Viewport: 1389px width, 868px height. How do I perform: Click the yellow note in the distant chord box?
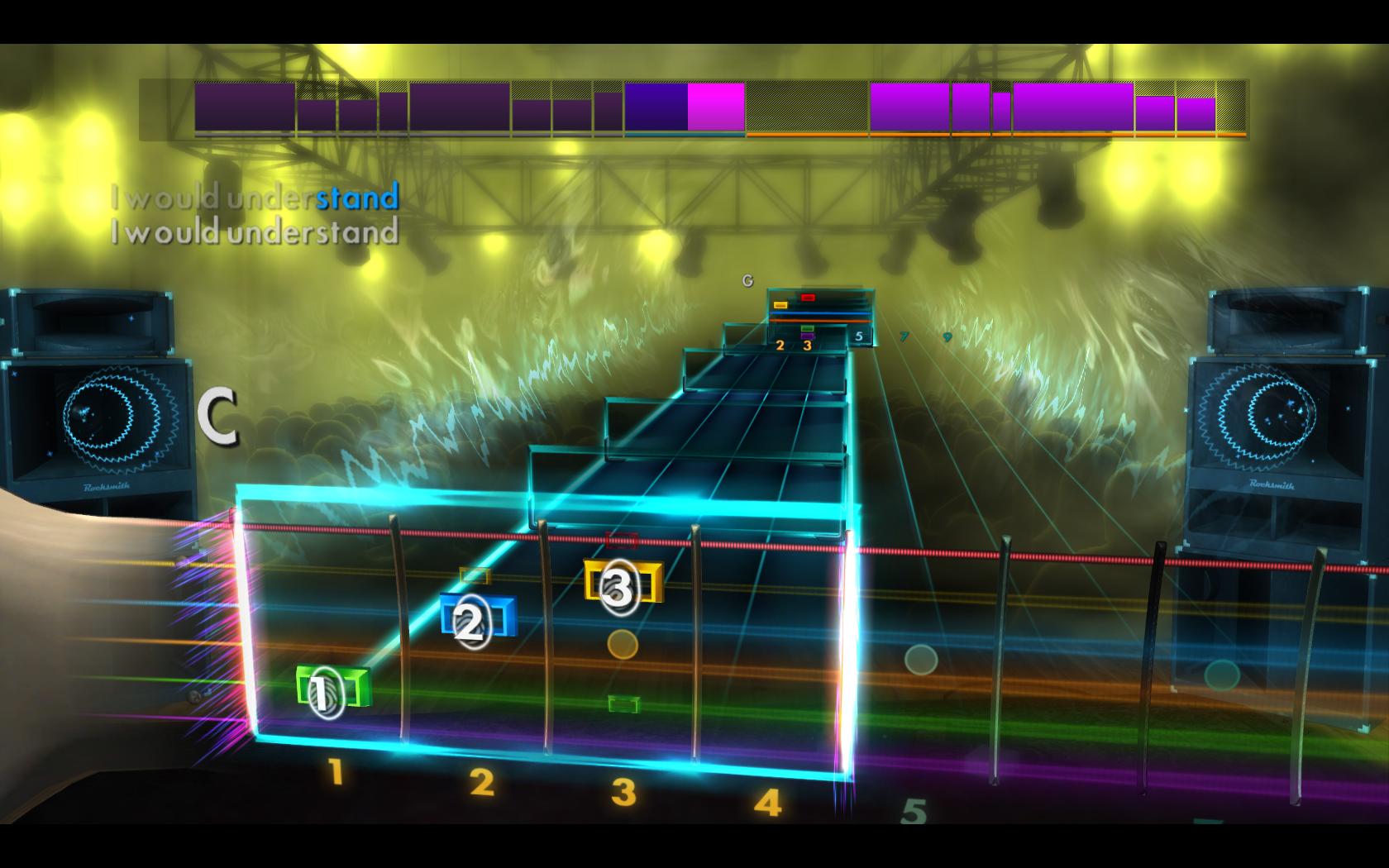click(x=780, y=304)
